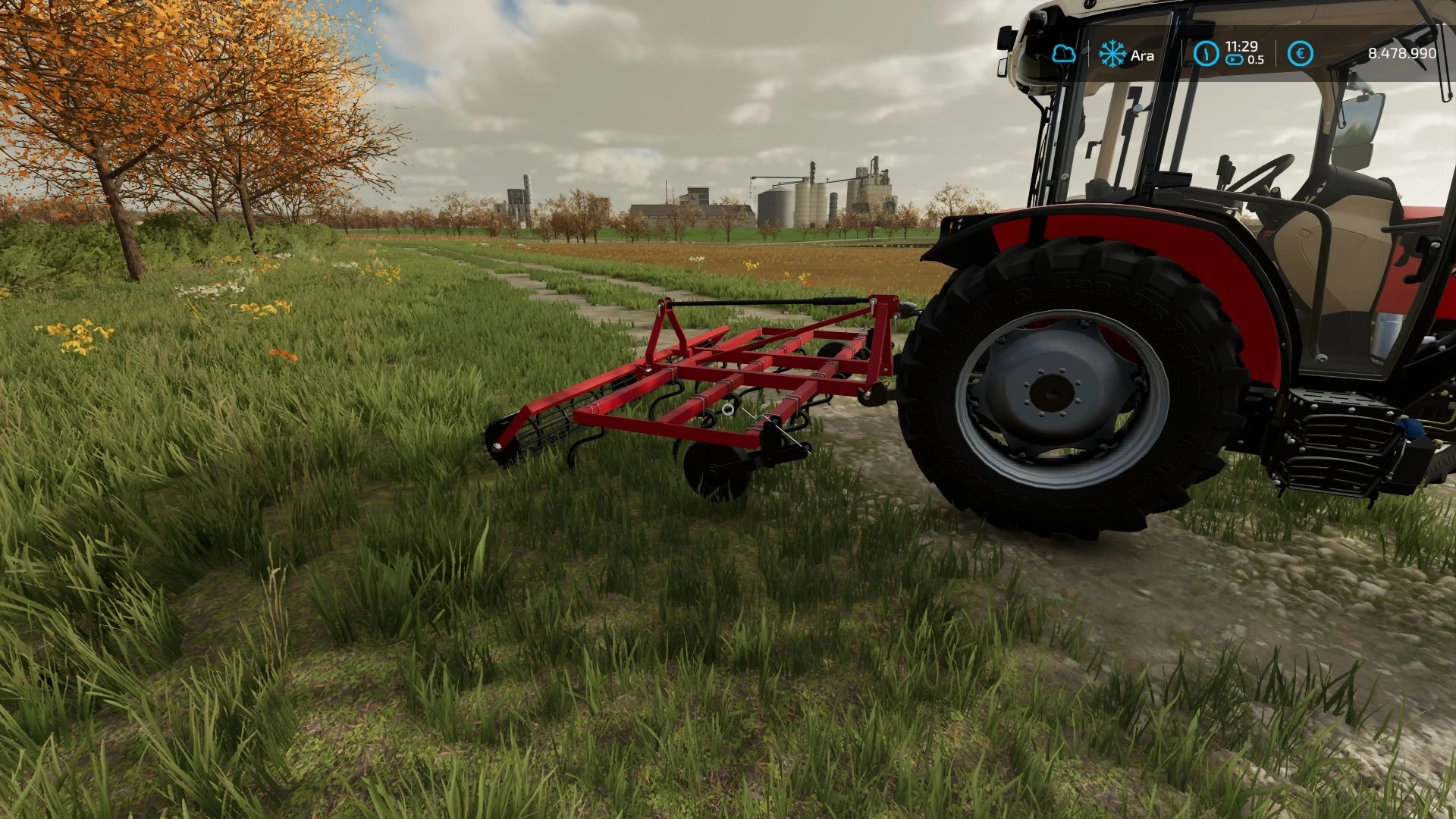Viewport: 1456px width, 819px height.
Task: Click the money balance showing 8.478.990
Action: coord(1401,52)
